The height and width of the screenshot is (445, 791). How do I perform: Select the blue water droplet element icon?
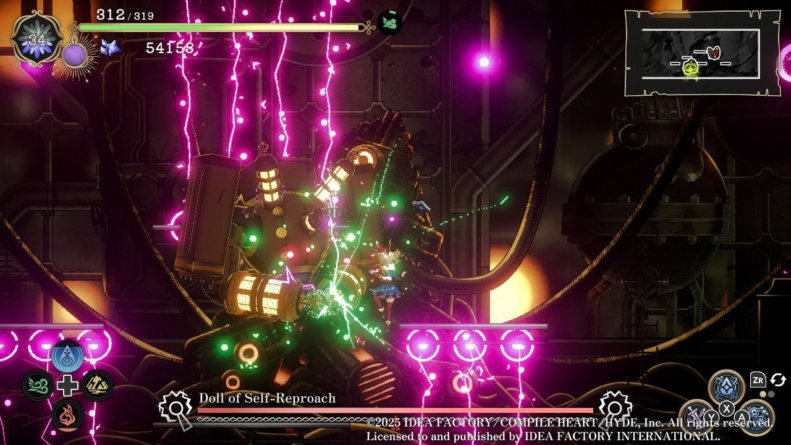67,356
